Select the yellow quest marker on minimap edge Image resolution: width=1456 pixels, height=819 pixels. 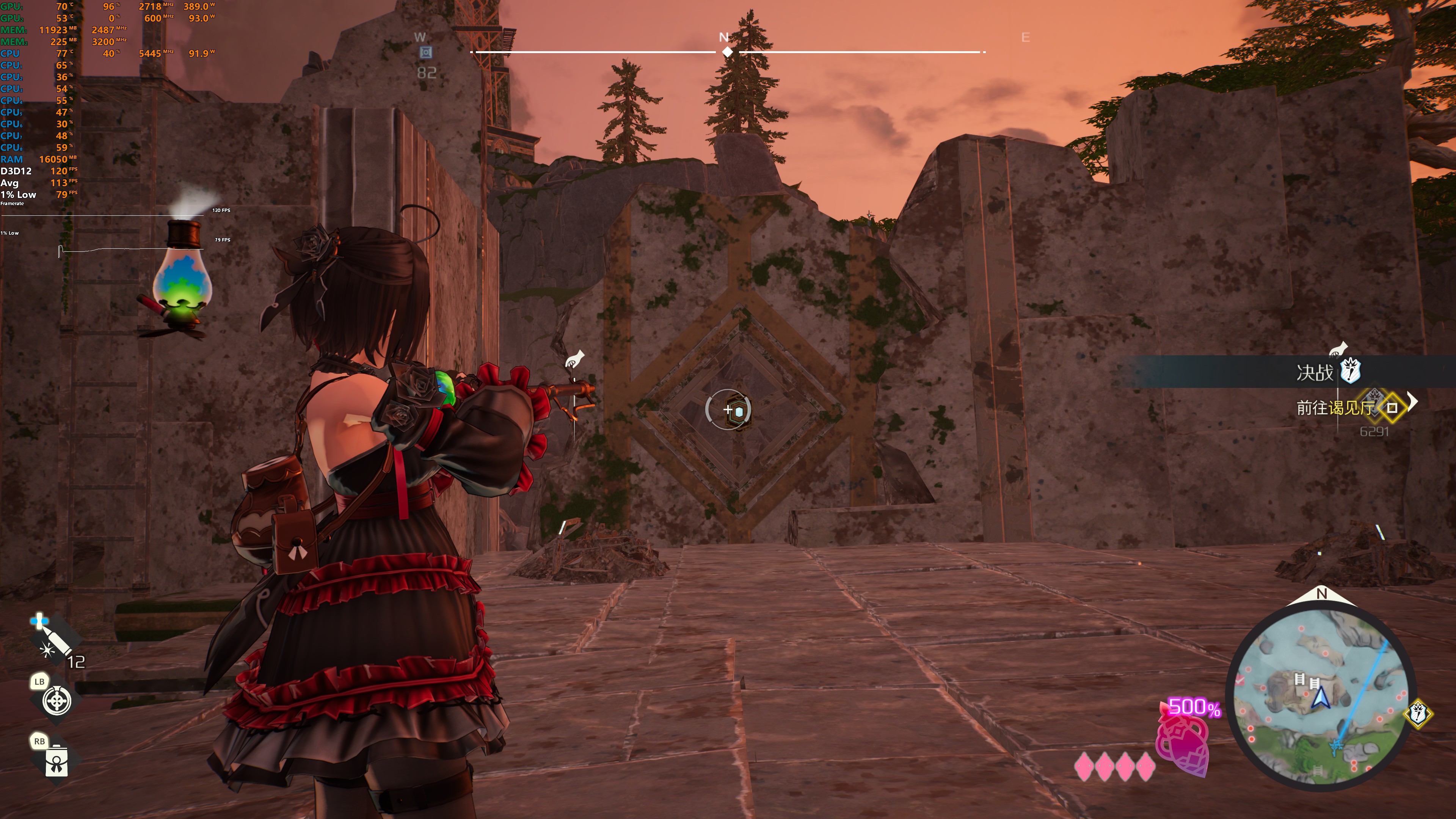(1418, 713)
